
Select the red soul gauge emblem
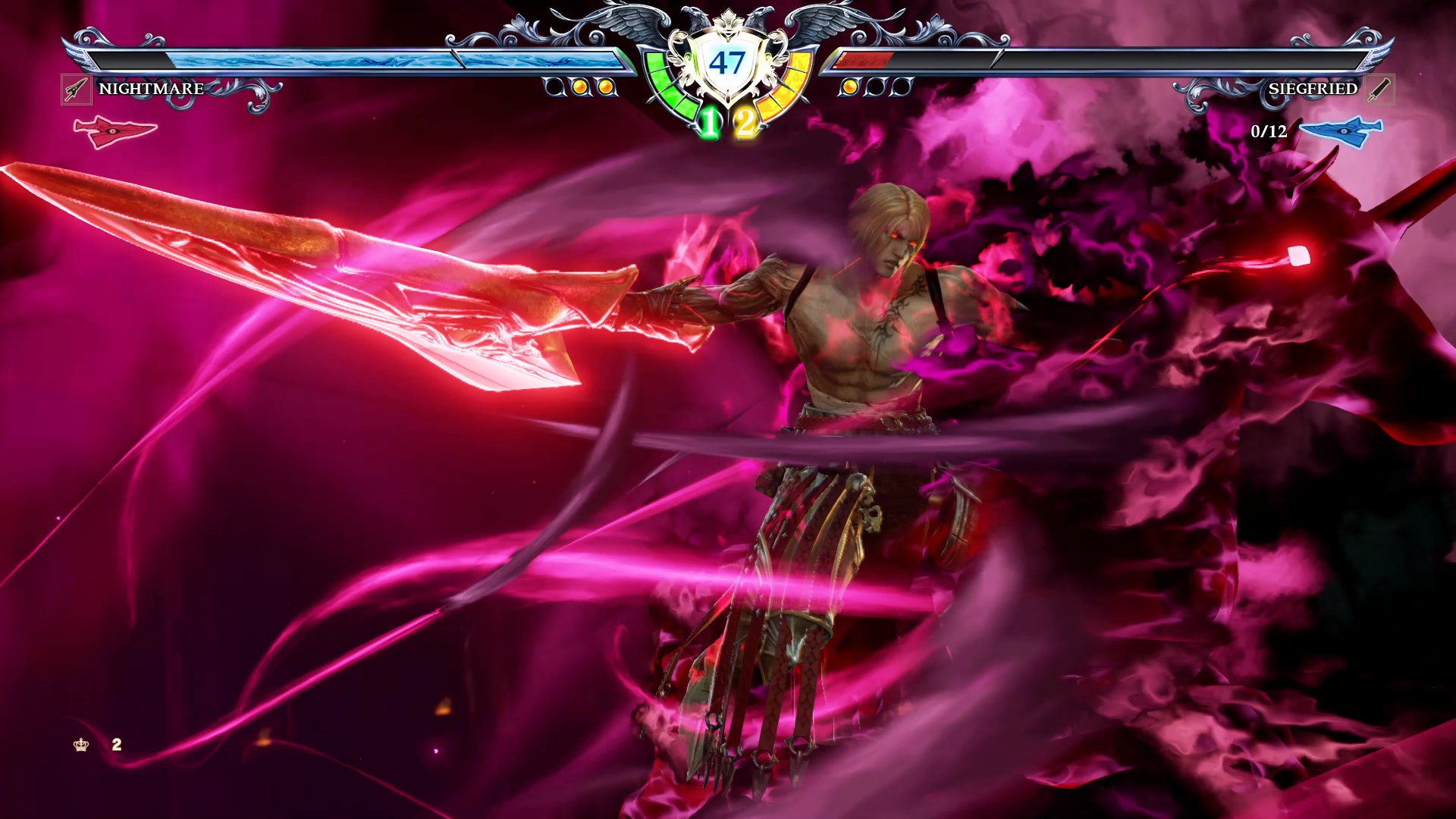point(115,131)
